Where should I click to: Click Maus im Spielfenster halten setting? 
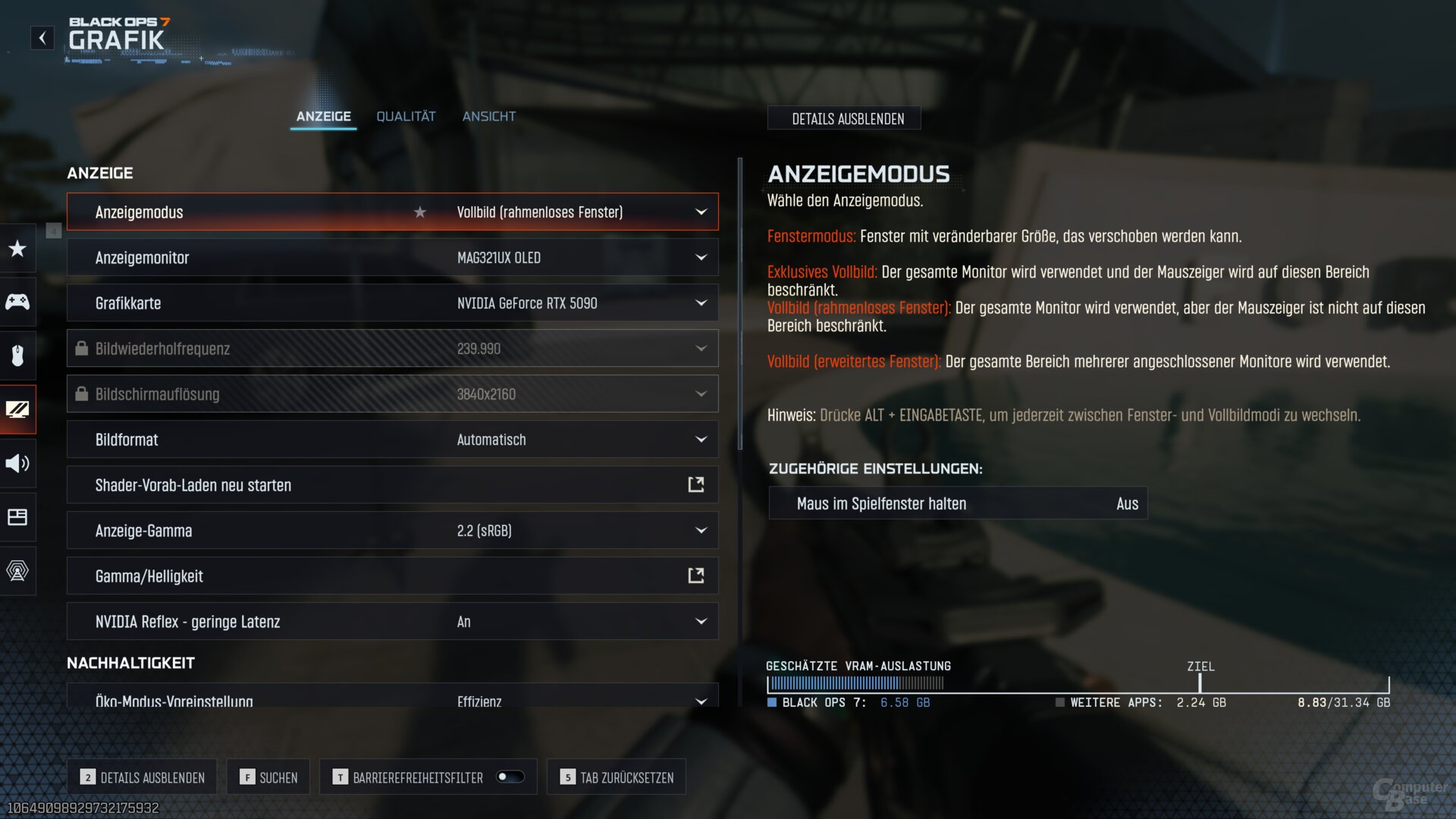pos(958,504)
